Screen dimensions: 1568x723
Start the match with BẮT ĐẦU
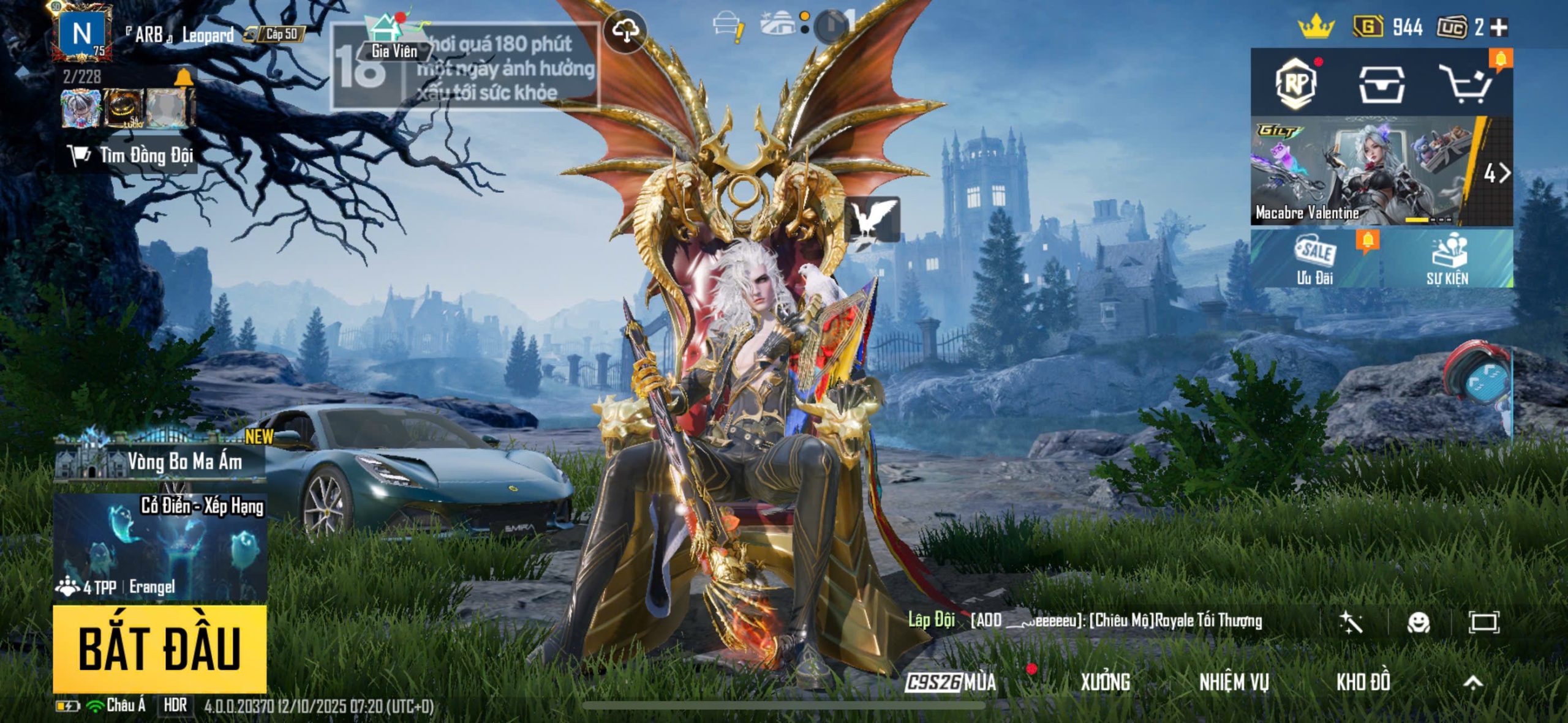[x=159, y=648]
